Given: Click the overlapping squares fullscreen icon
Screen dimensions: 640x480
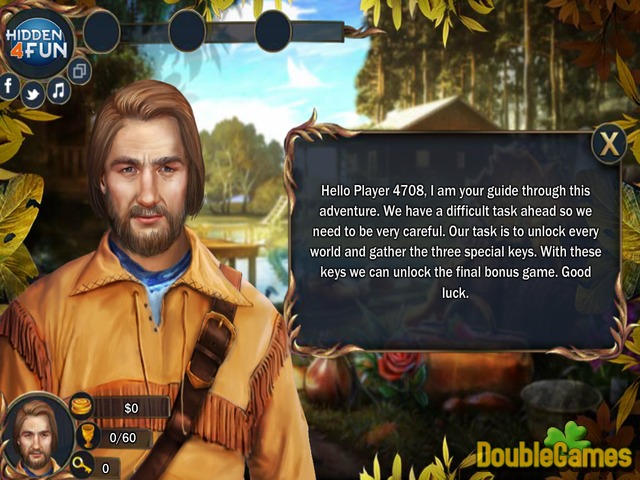Looking at the screenshot, I should point(80,70).
